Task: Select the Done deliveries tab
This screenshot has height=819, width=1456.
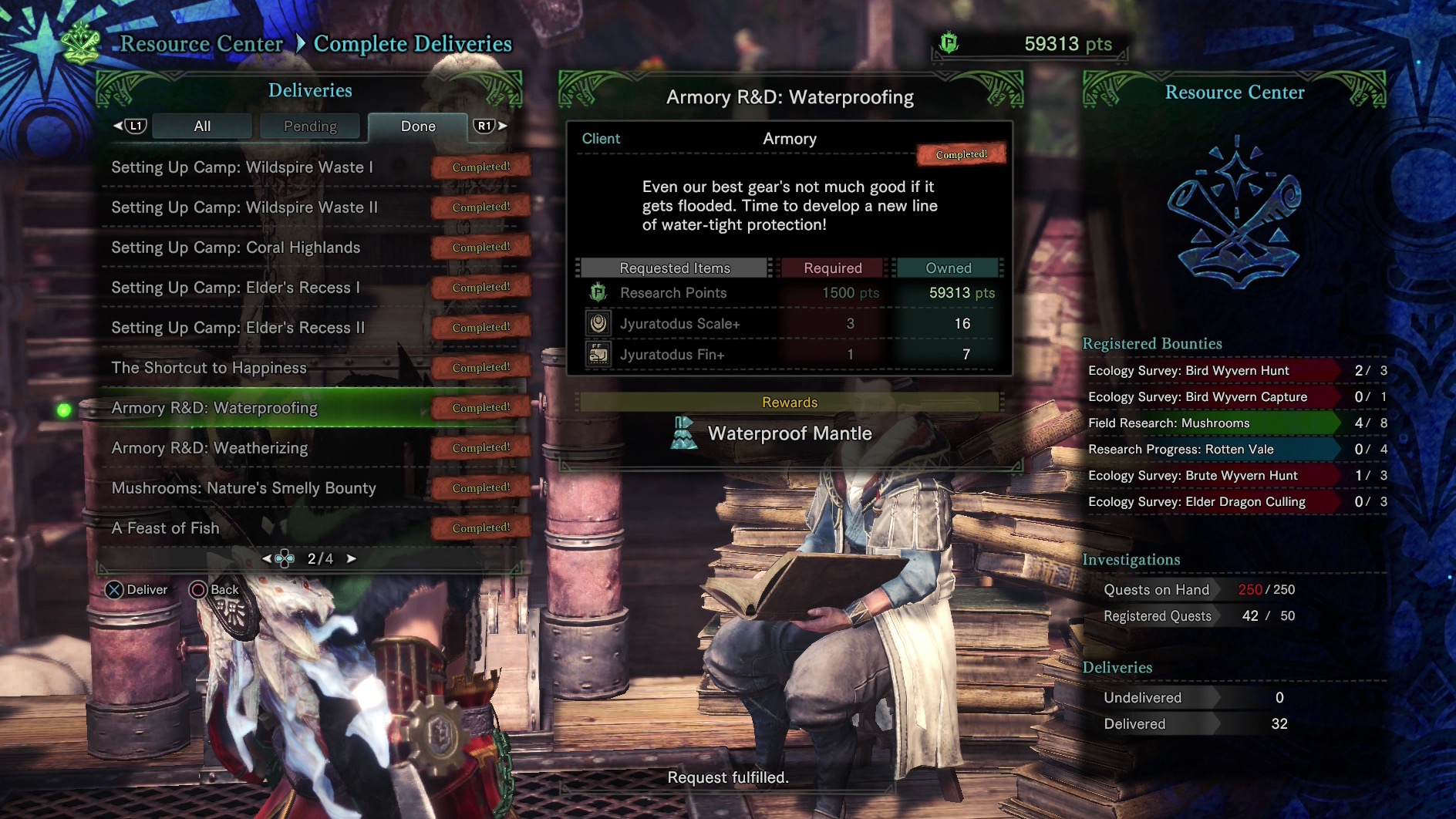Action: (x=418, y=126)
